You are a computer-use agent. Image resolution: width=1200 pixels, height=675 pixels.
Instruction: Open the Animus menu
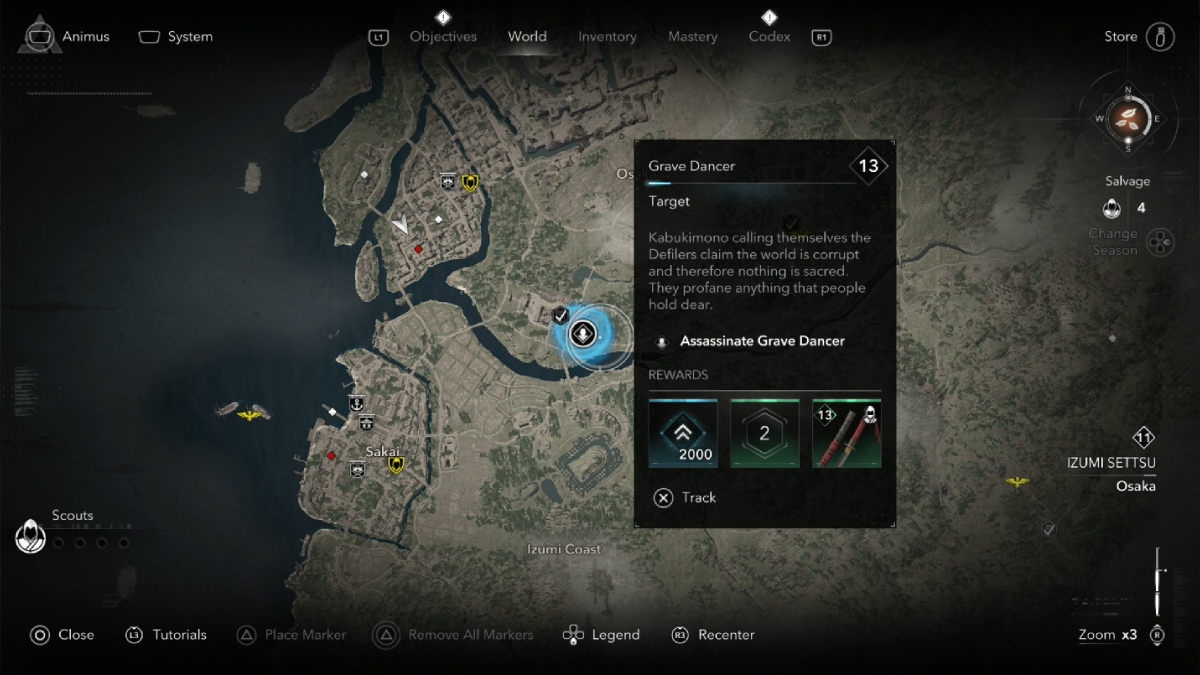(66, 37)
